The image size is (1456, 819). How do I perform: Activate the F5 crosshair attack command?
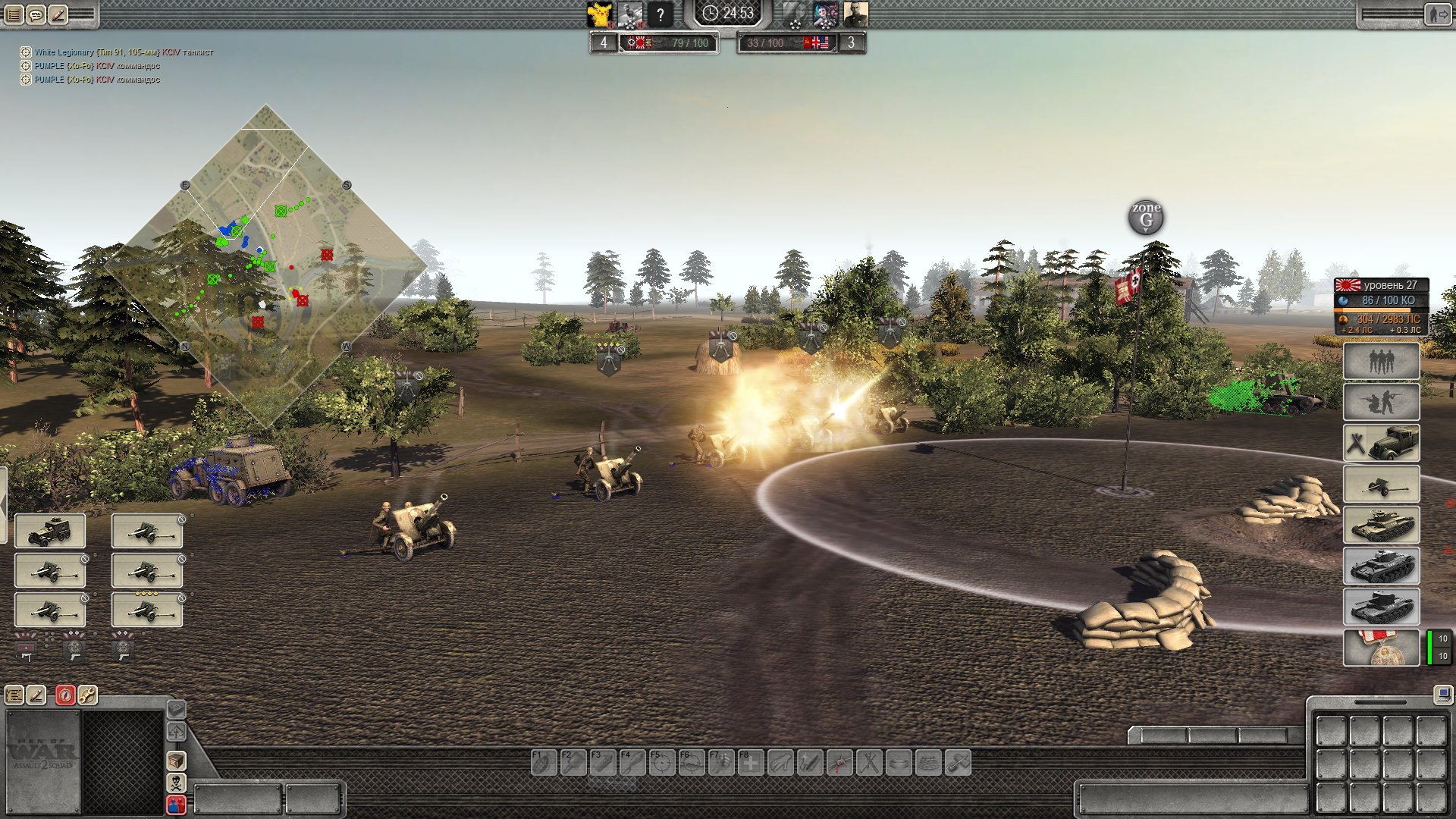point(661,762)
